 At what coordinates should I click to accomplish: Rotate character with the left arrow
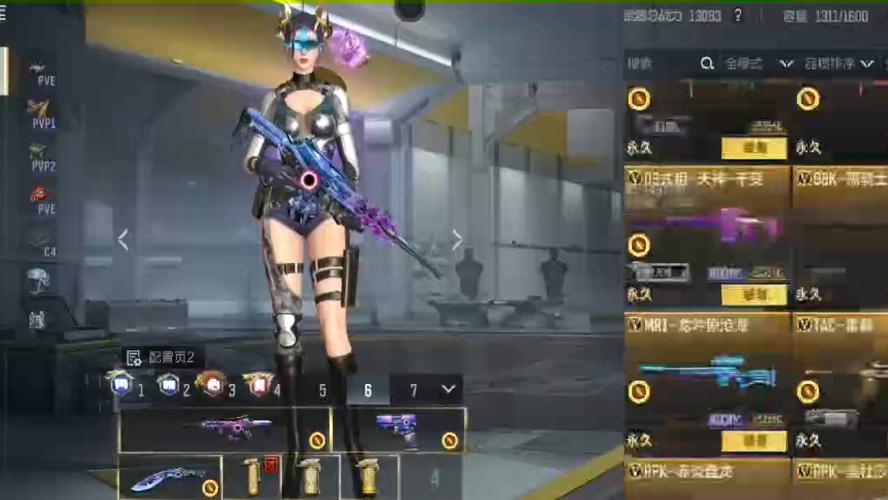[123, 240]
